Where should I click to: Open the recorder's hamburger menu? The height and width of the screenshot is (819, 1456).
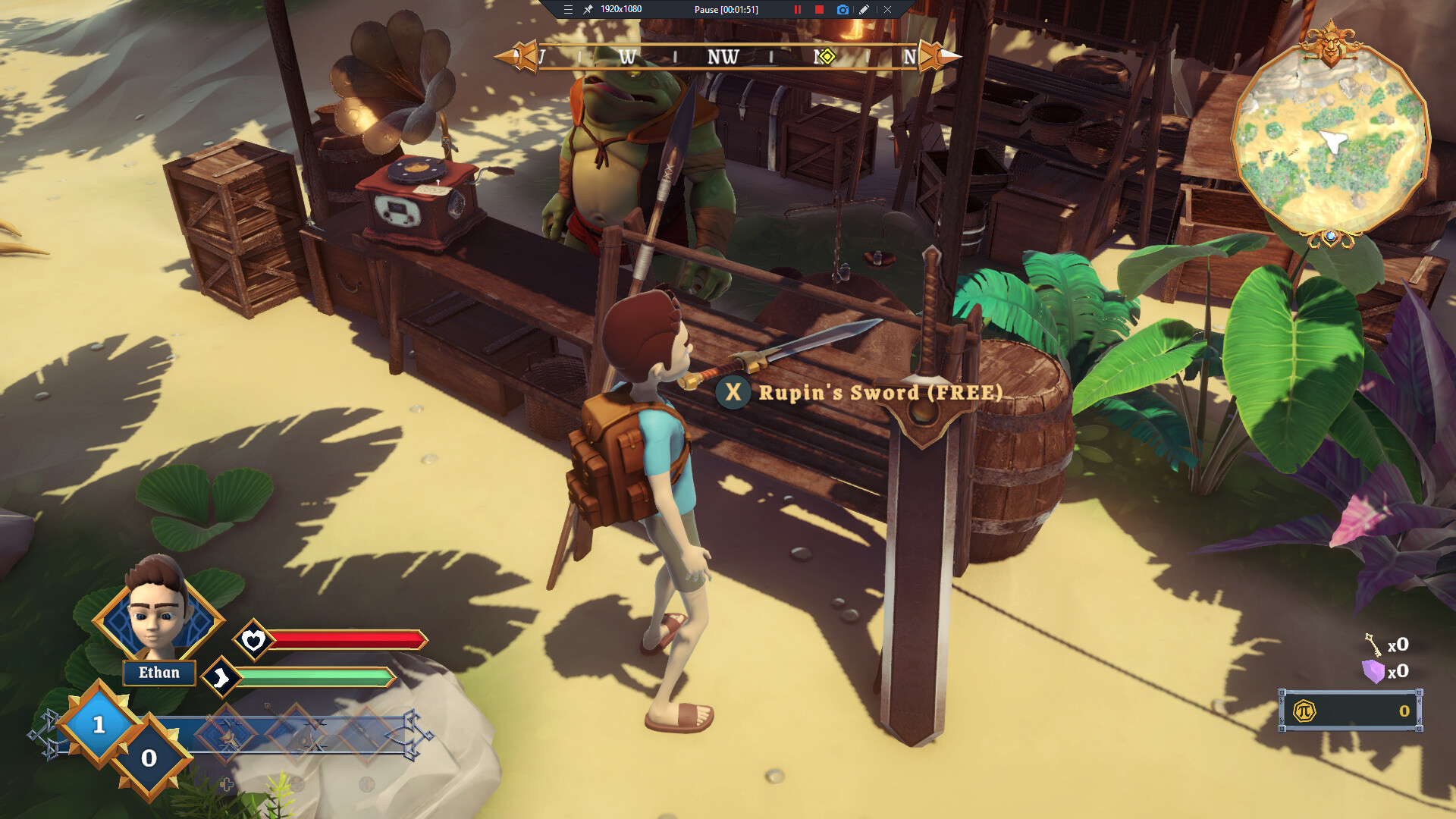(x=568, y=10)
